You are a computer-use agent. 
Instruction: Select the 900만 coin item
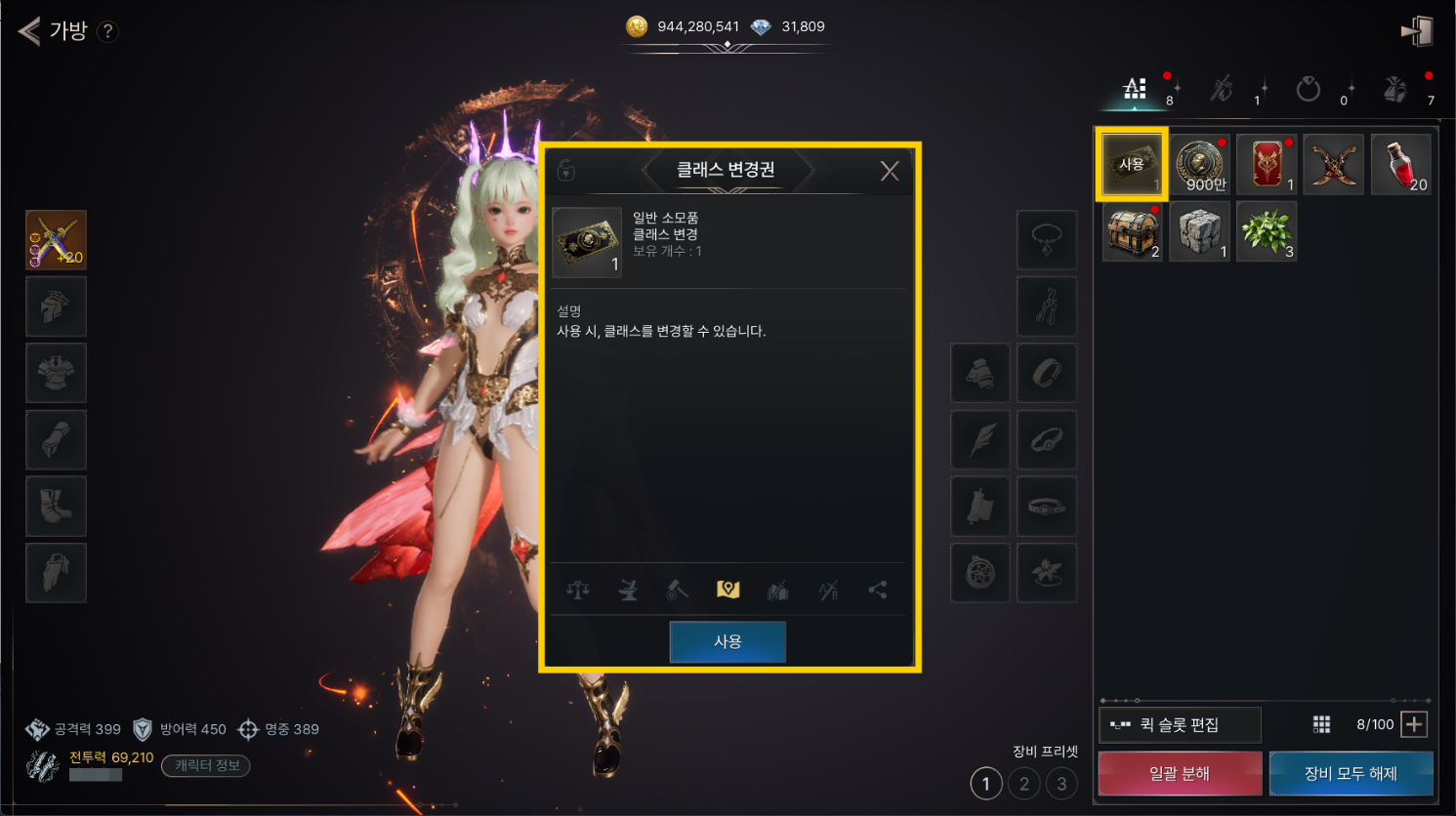1199,165
